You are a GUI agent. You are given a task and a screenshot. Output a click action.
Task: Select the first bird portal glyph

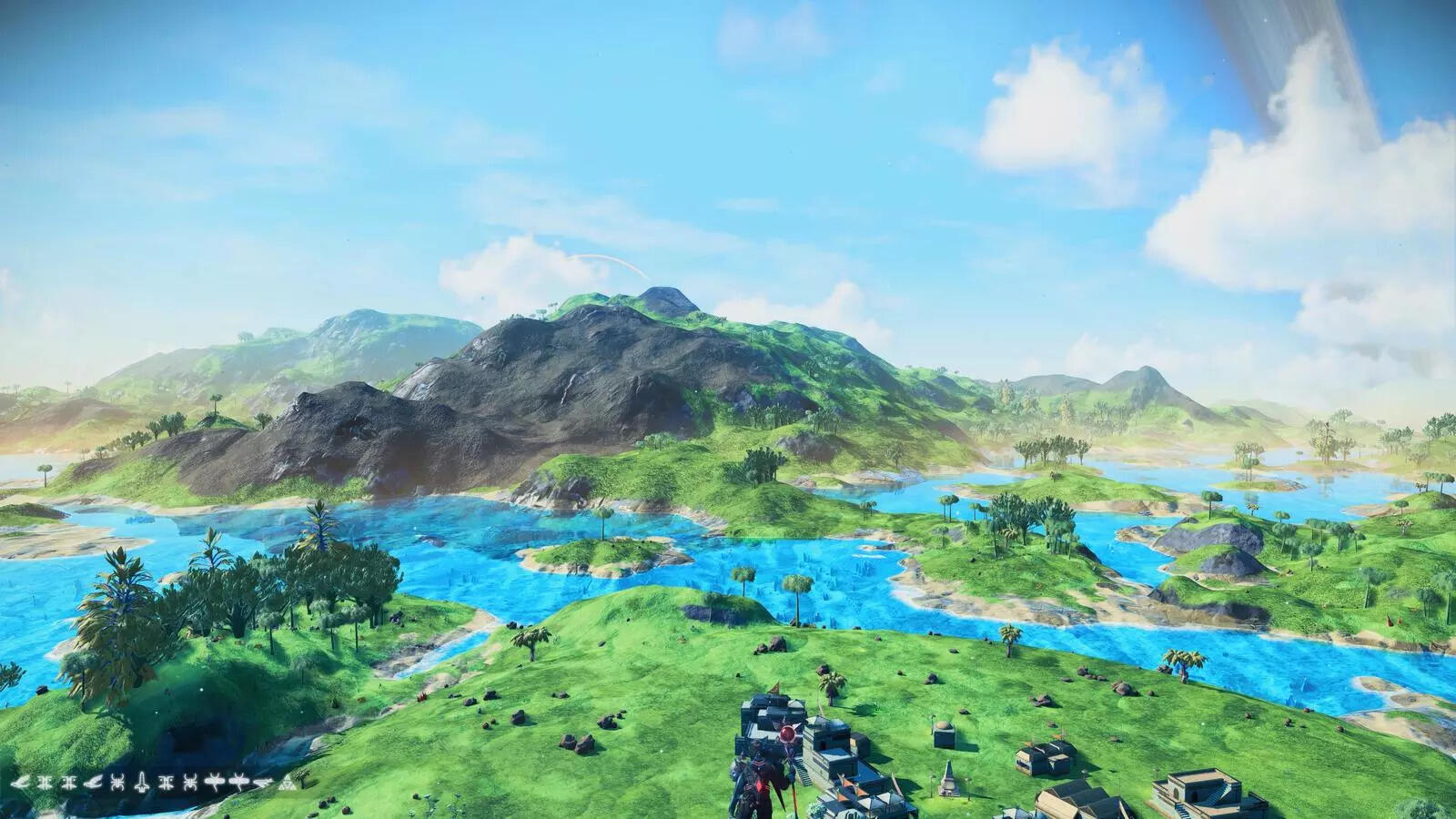click(21, 783)
